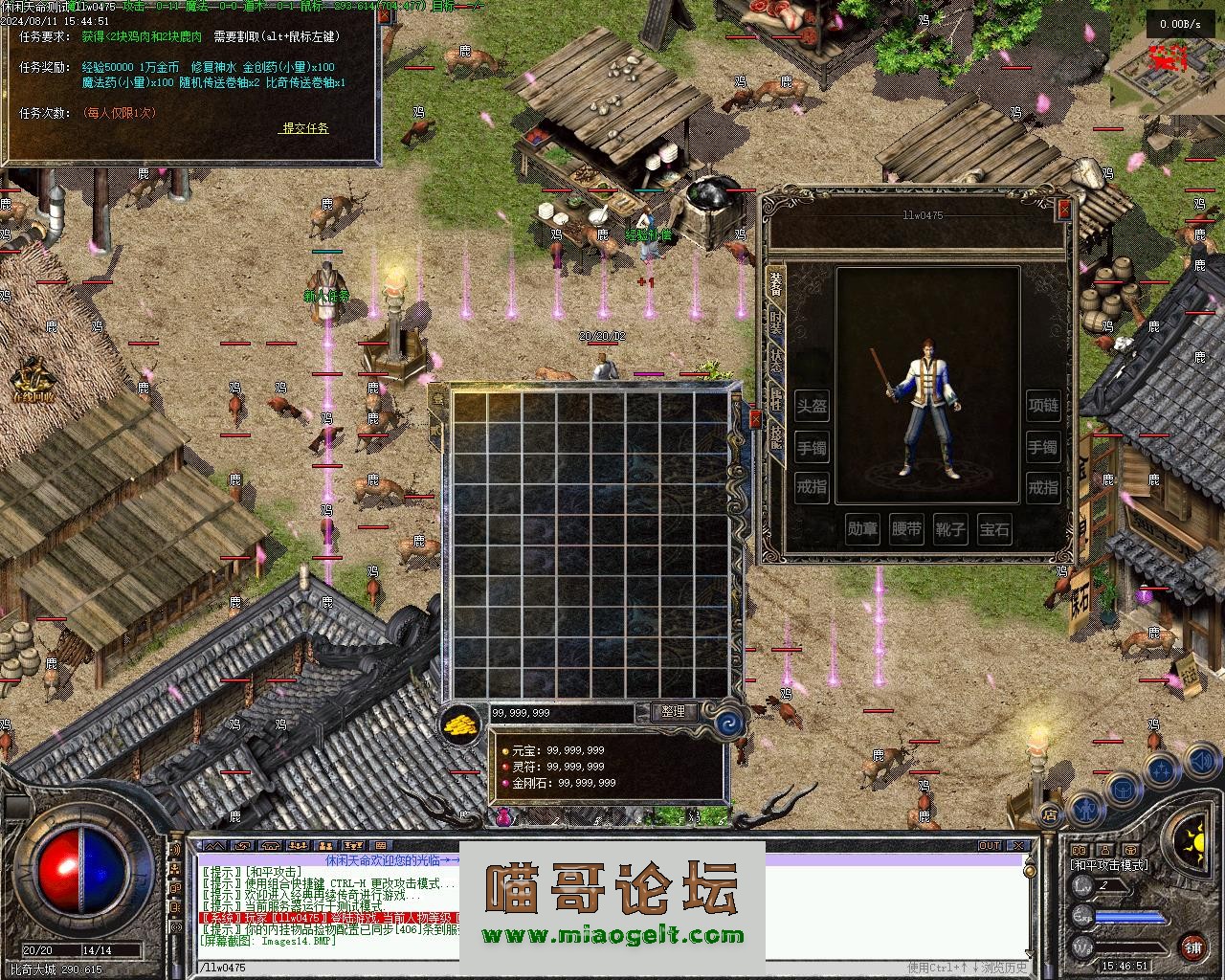Use the pink potion in hotbar slot 1

[x=504, y=816]
